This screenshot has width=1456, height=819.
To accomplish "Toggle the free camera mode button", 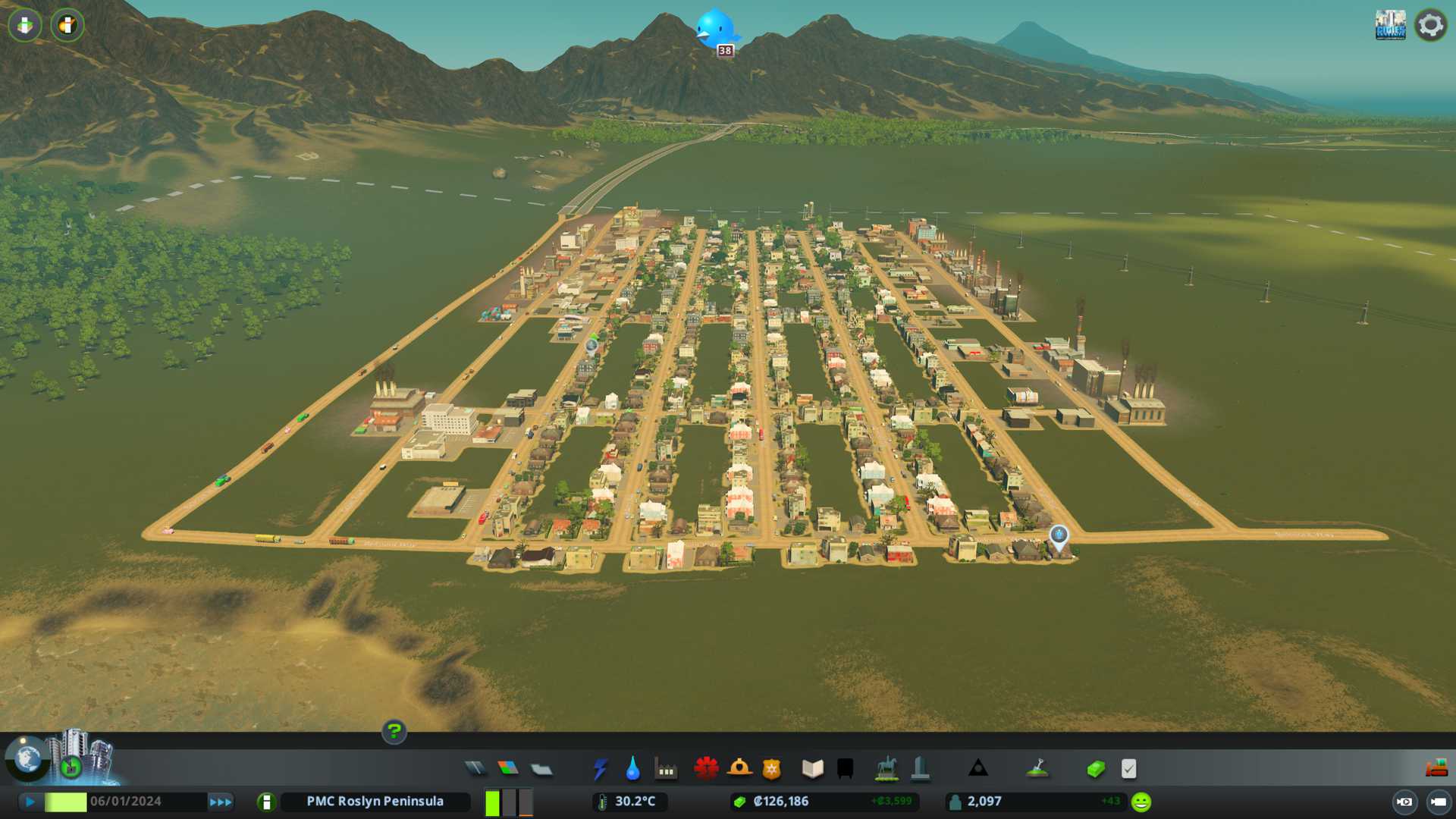I will (x=1438, y=802).
